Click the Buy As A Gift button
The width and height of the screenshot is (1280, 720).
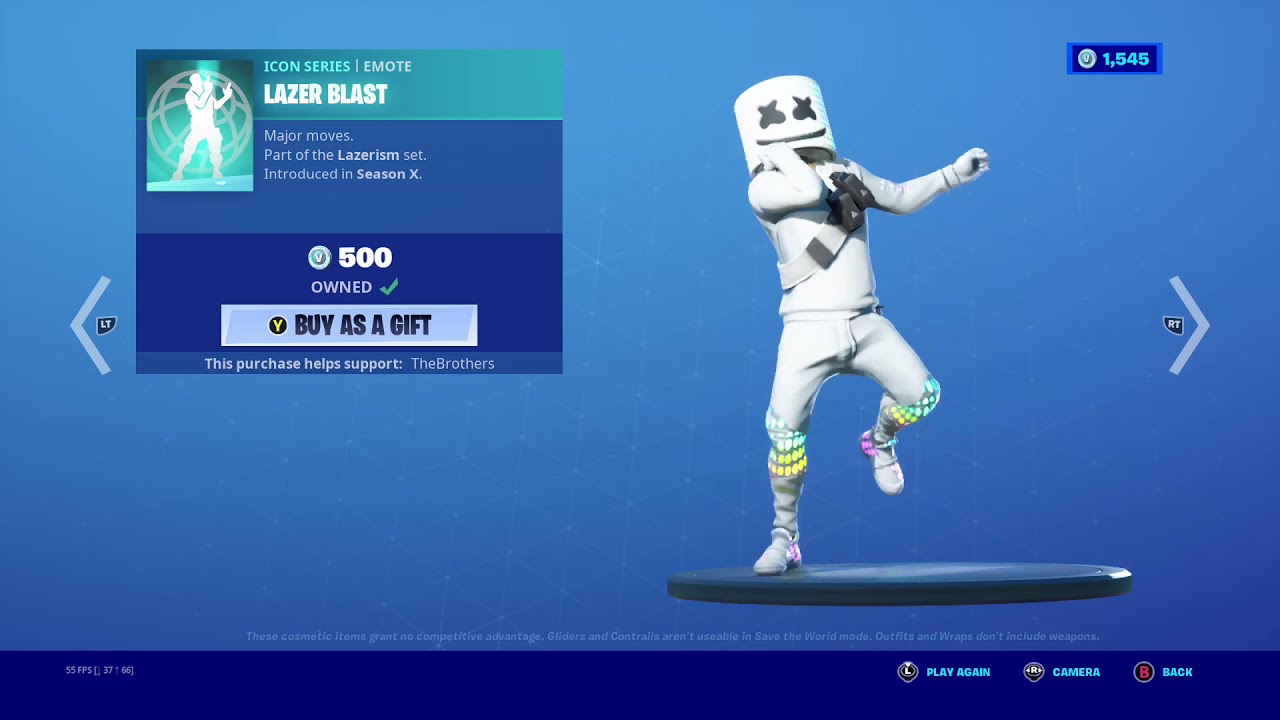[x=348, y=324]
